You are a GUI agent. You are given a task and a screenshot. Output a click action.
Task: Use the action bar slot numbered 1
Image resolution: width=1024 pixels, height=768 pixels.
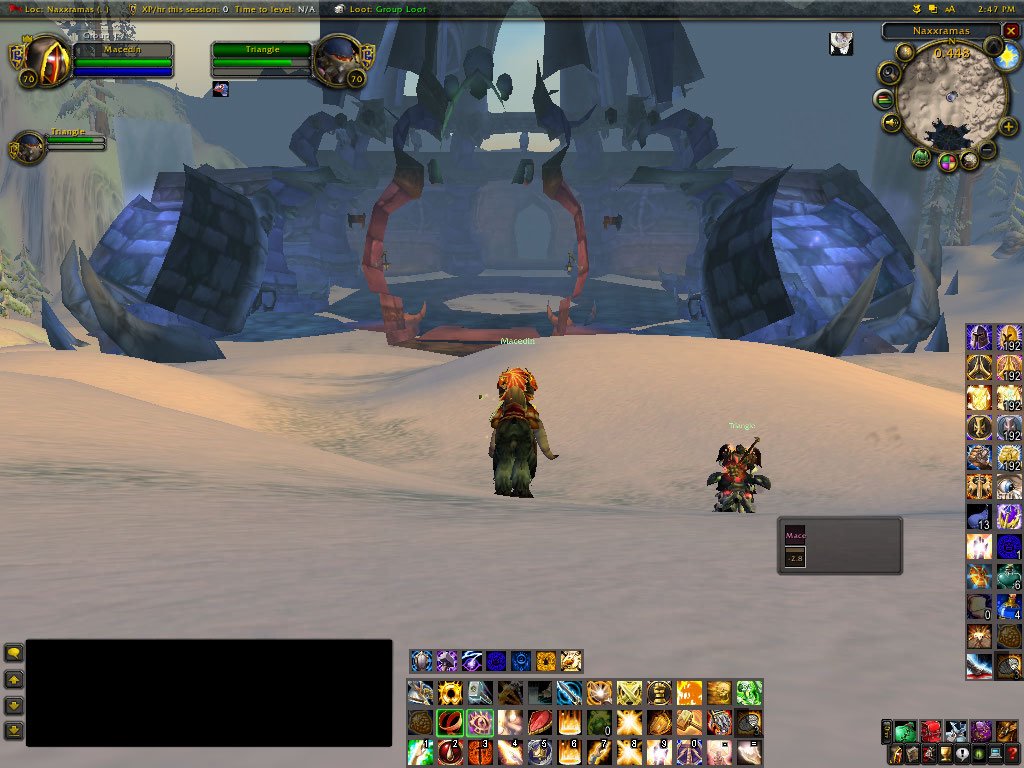420,751
